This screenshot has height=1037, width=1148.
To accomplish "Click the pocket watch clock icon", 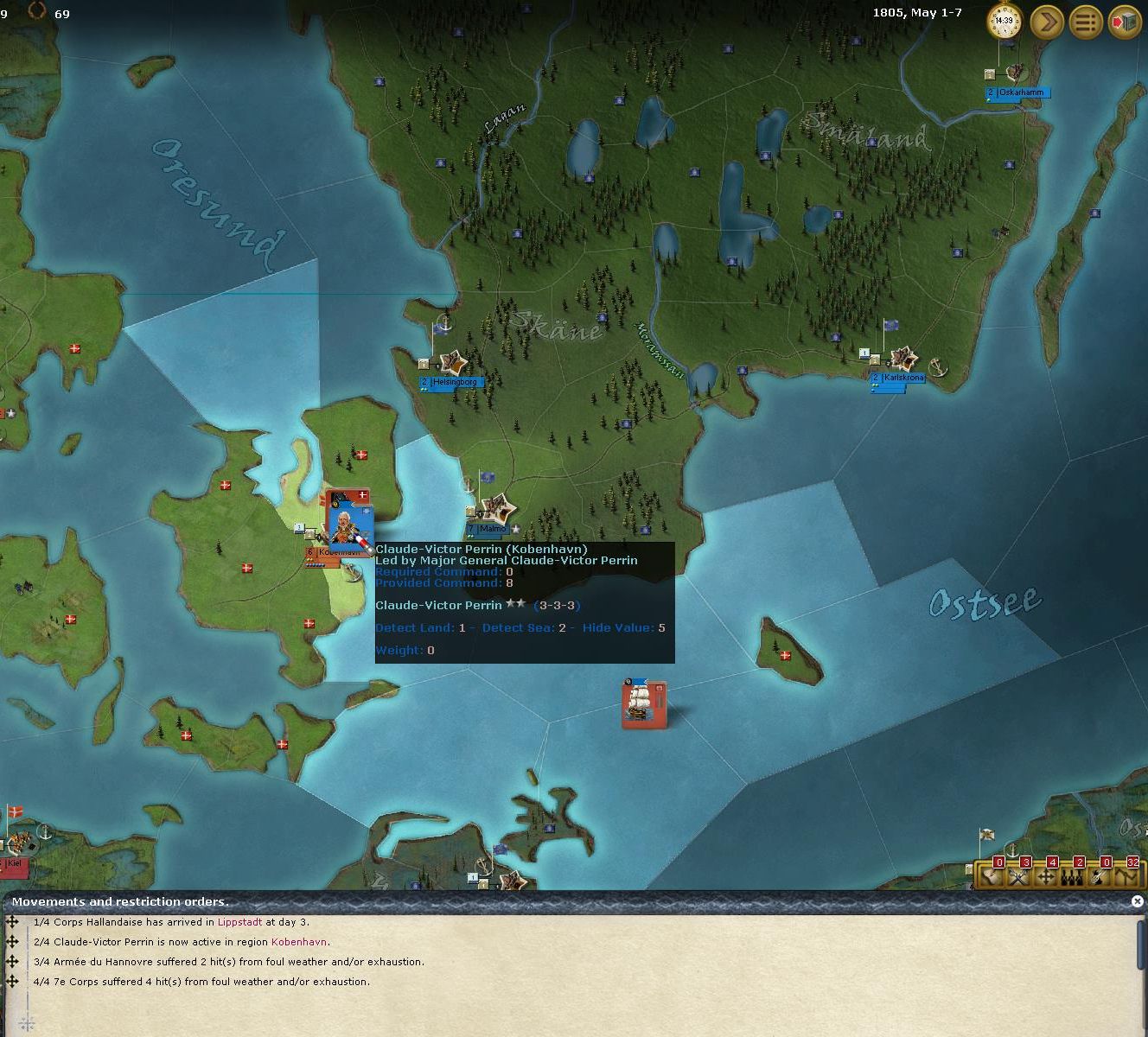I will [1004, 21].
